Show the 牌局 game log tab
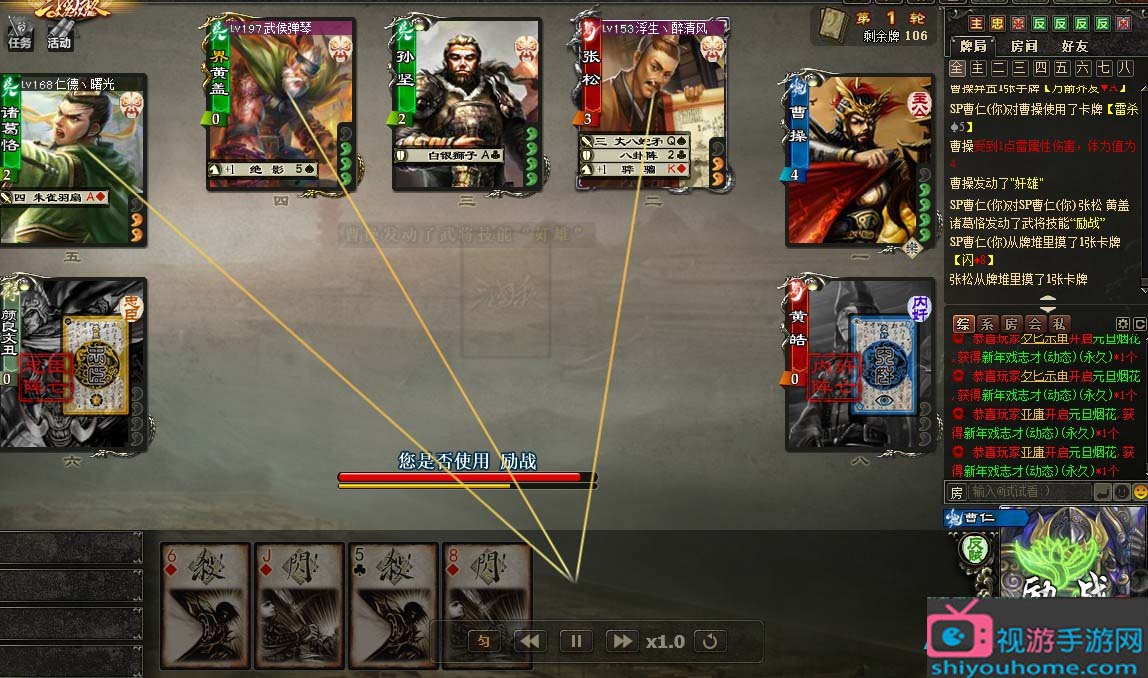The width and height of the screenshot is (1148, 678). point(972,46)
